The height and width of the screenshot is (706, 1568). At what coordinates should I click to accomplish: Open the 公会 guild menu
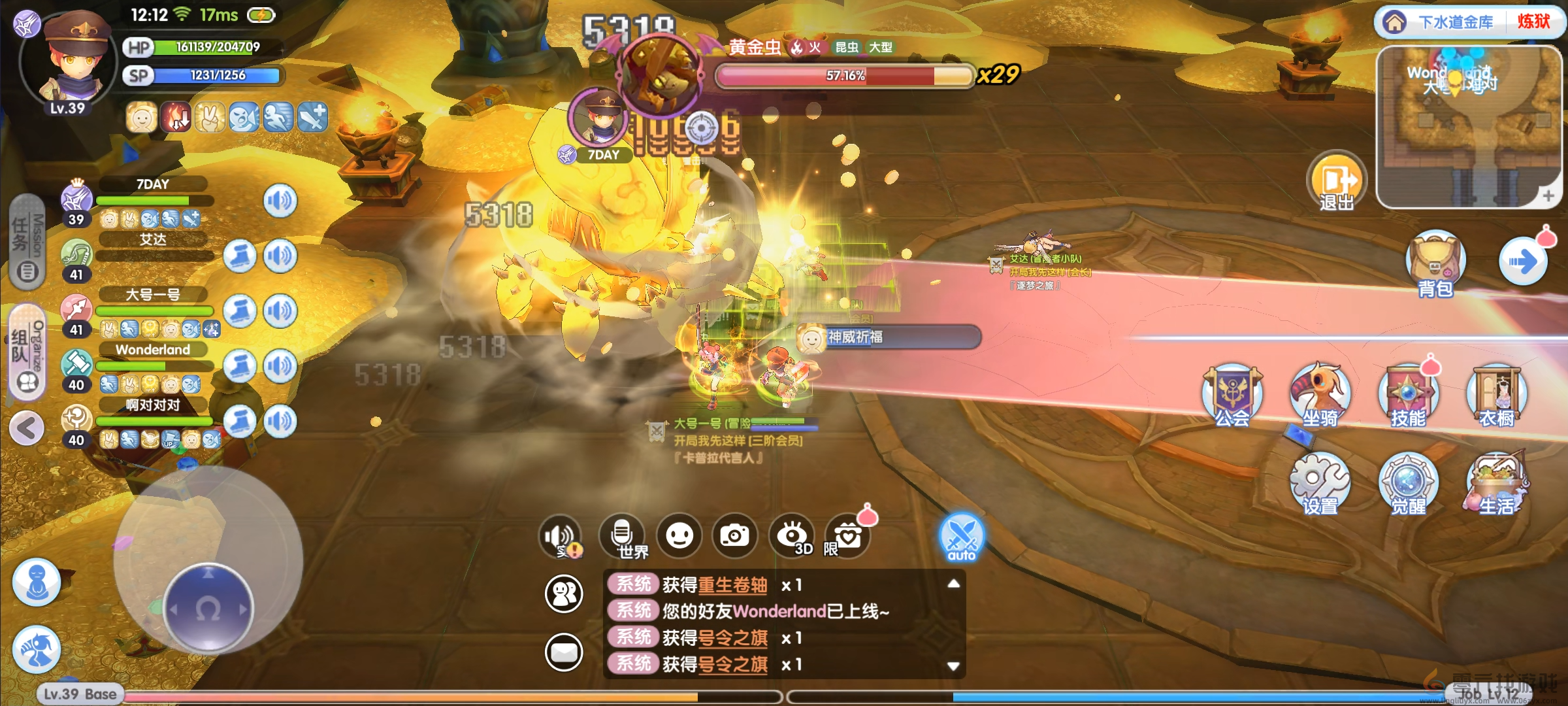(x=1232, y=395)
